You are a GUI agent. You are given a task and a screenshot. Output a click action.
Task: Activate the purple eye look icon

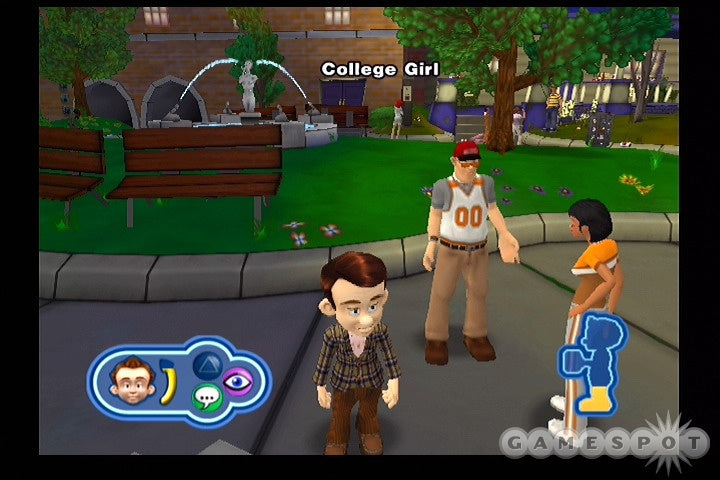tap(238, 380)
